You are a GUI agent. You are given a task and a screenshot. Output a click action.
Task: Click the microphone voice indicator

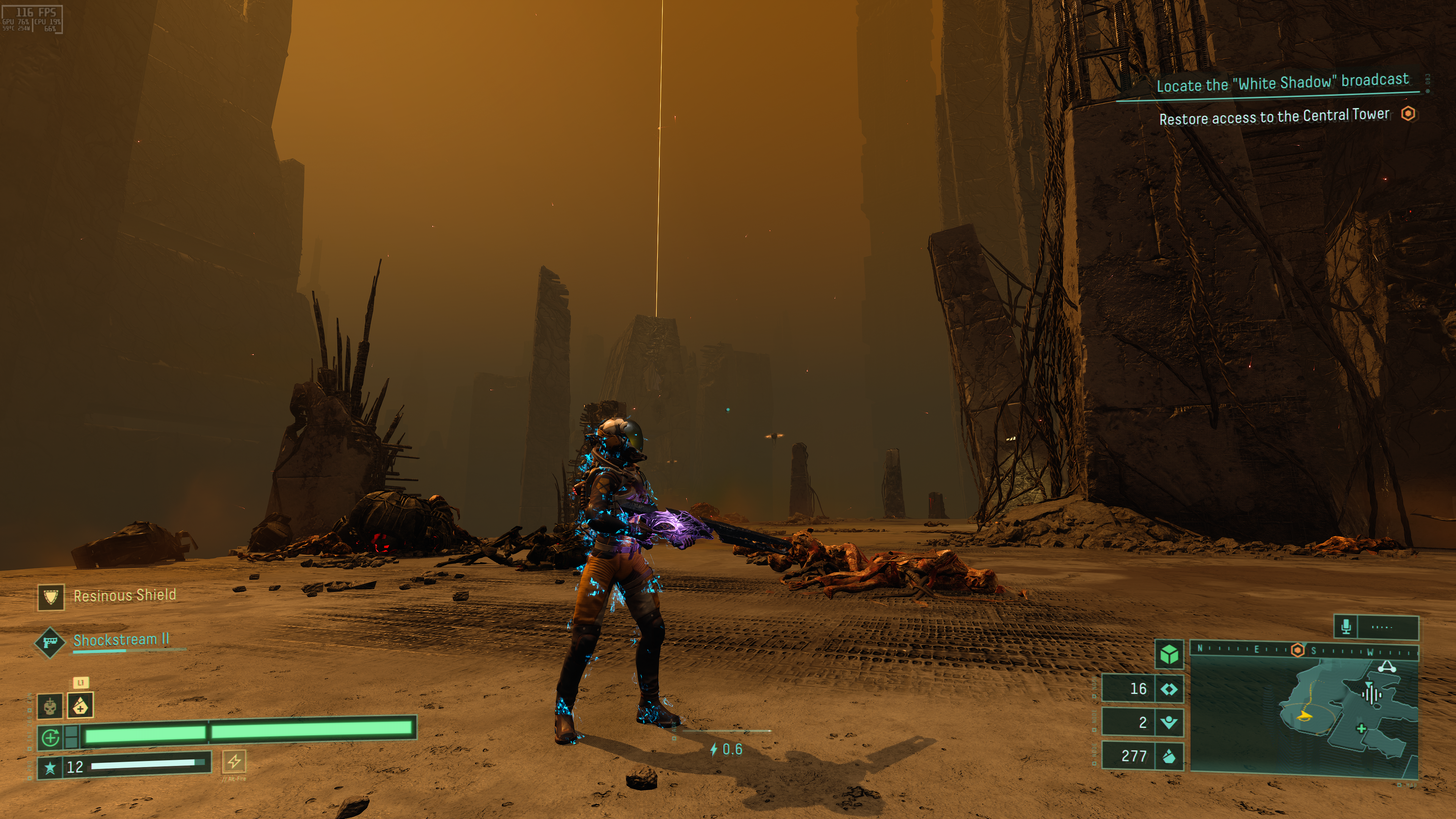pyautogui.click(x=1346, y=626)
